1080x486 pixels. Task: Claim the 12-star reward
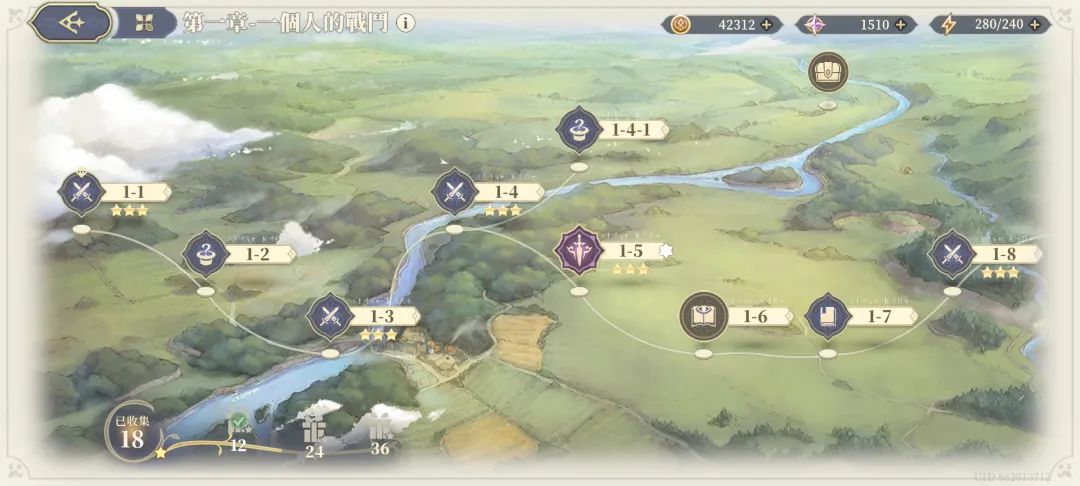[238, 428]
